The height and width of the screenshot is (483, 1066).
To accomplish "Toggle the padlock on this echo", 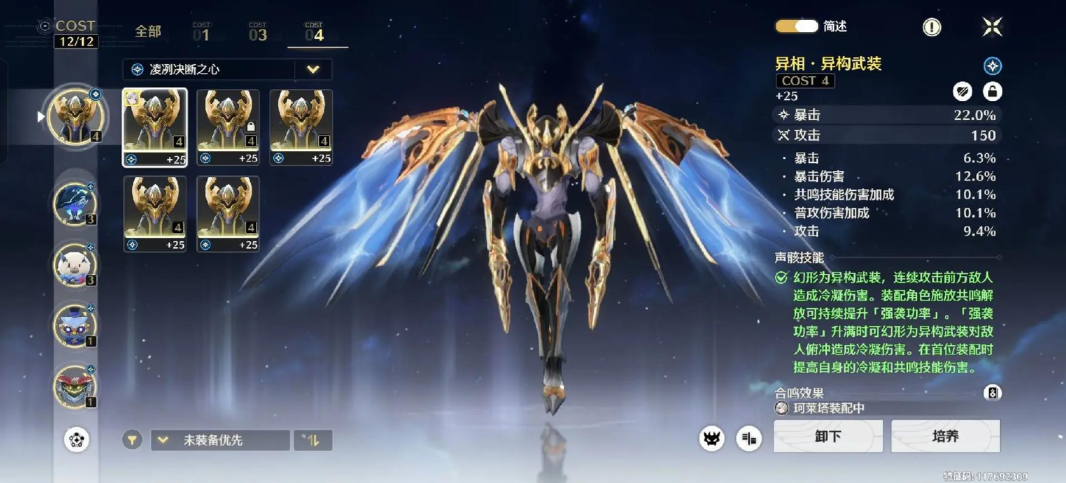I will [x=992, y=91].
